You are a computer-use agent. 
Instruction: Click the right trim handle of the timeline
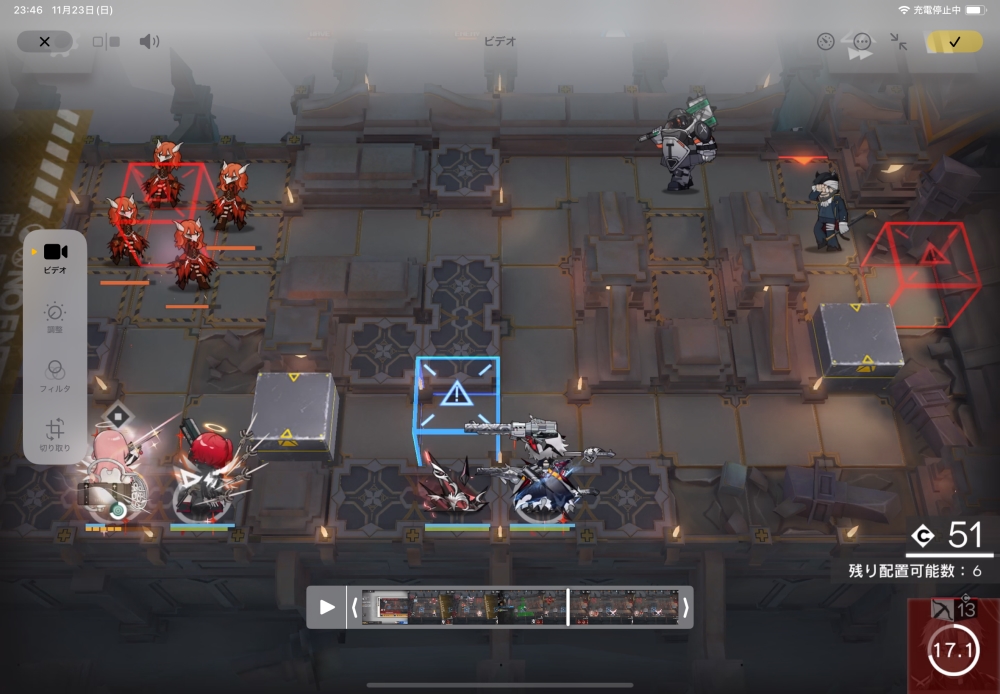(686, 607)
